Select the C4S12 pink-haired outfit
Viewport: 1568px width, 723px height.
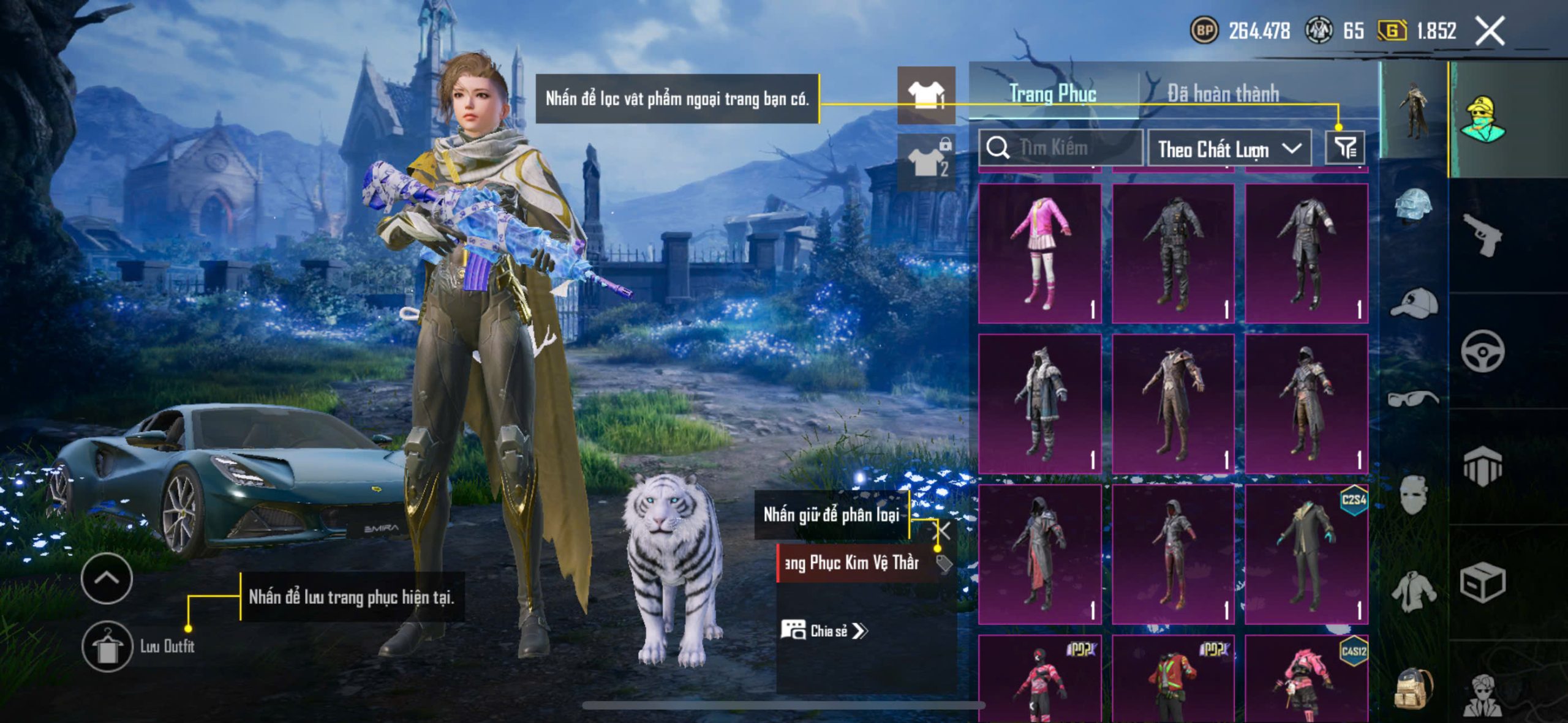(1306, 678)
